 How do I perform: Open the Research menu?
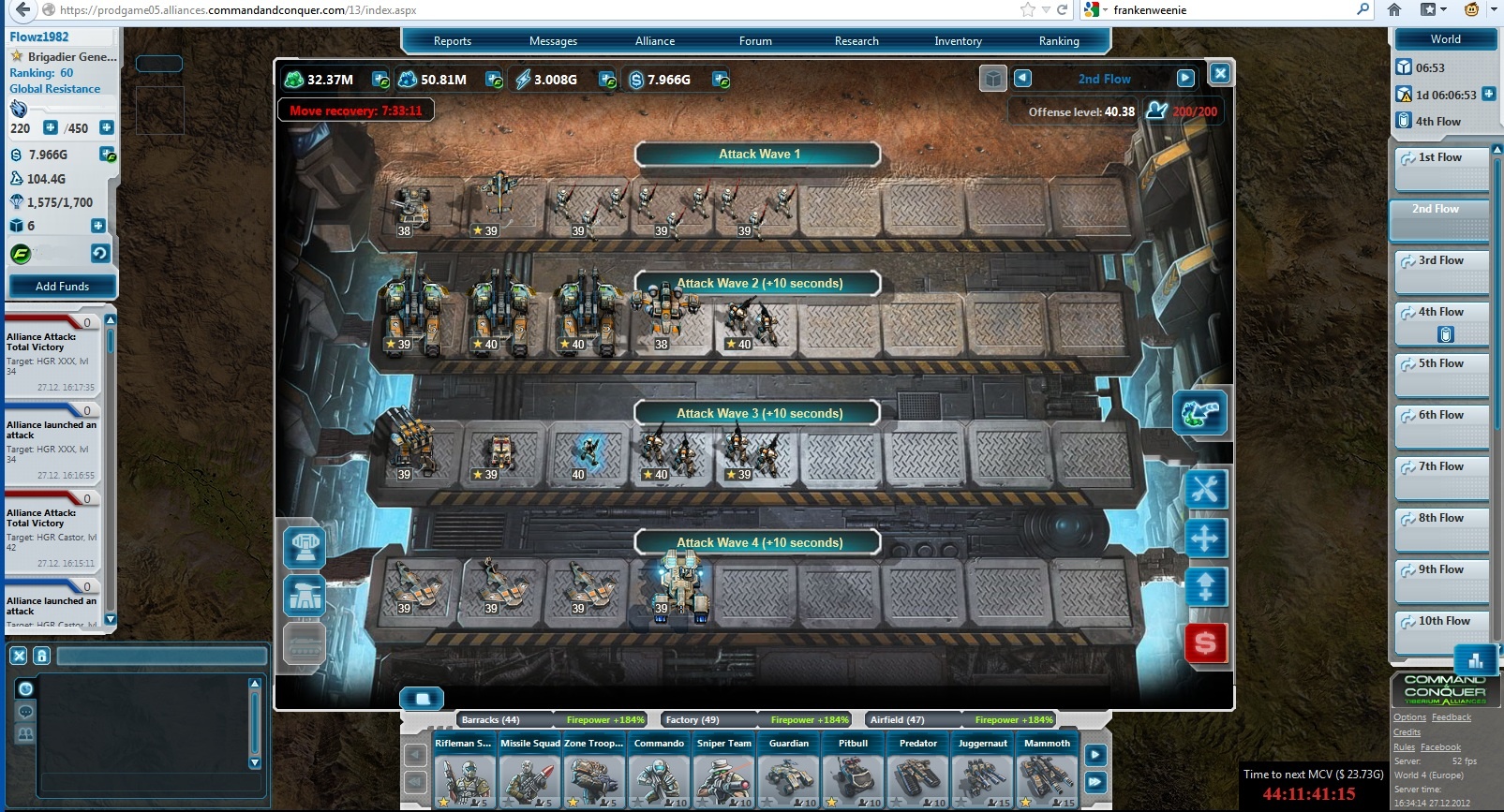[856, 41]
